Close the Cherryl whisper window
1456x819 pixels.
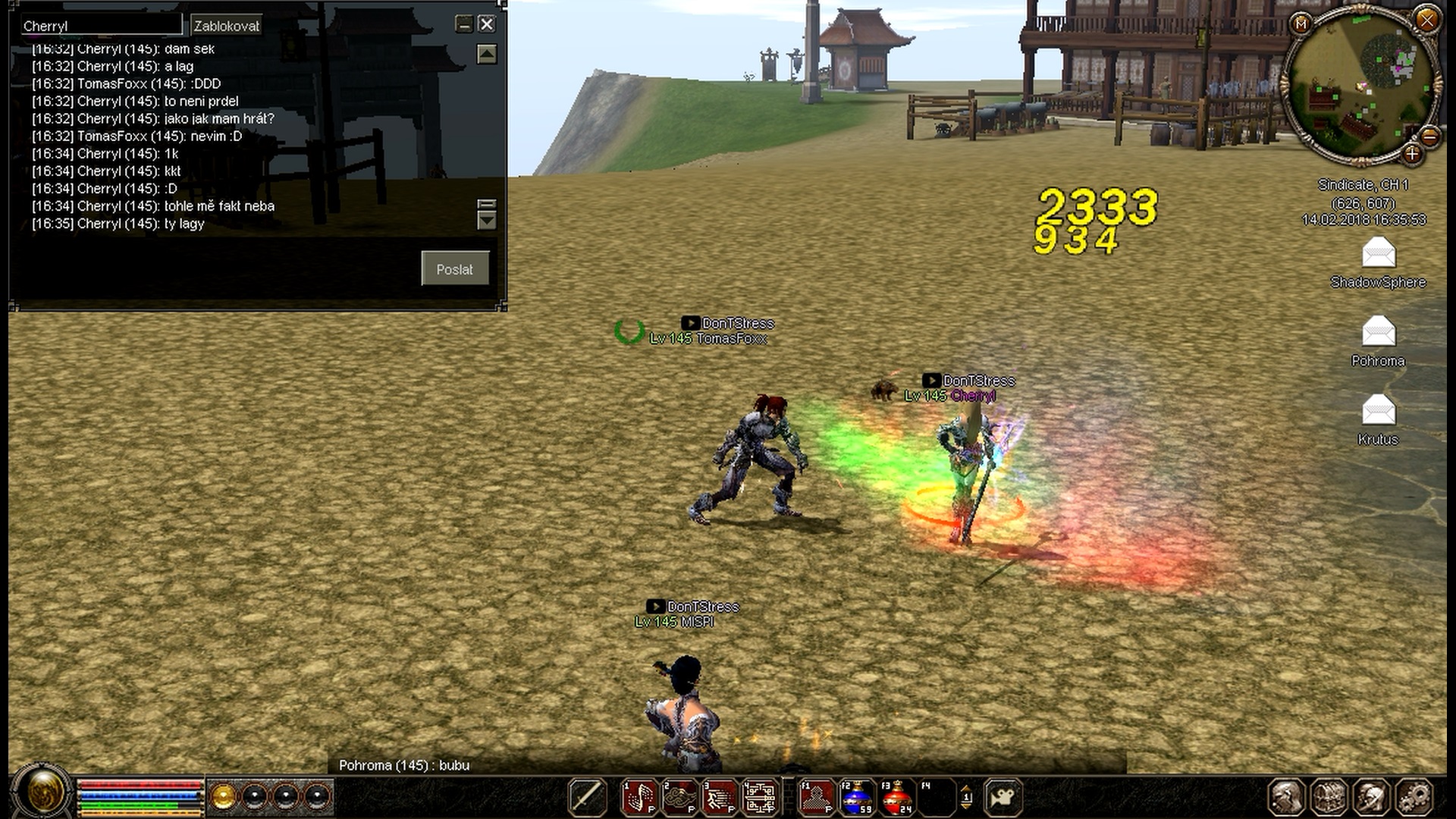pyautogui.click(x=487, y=24)
